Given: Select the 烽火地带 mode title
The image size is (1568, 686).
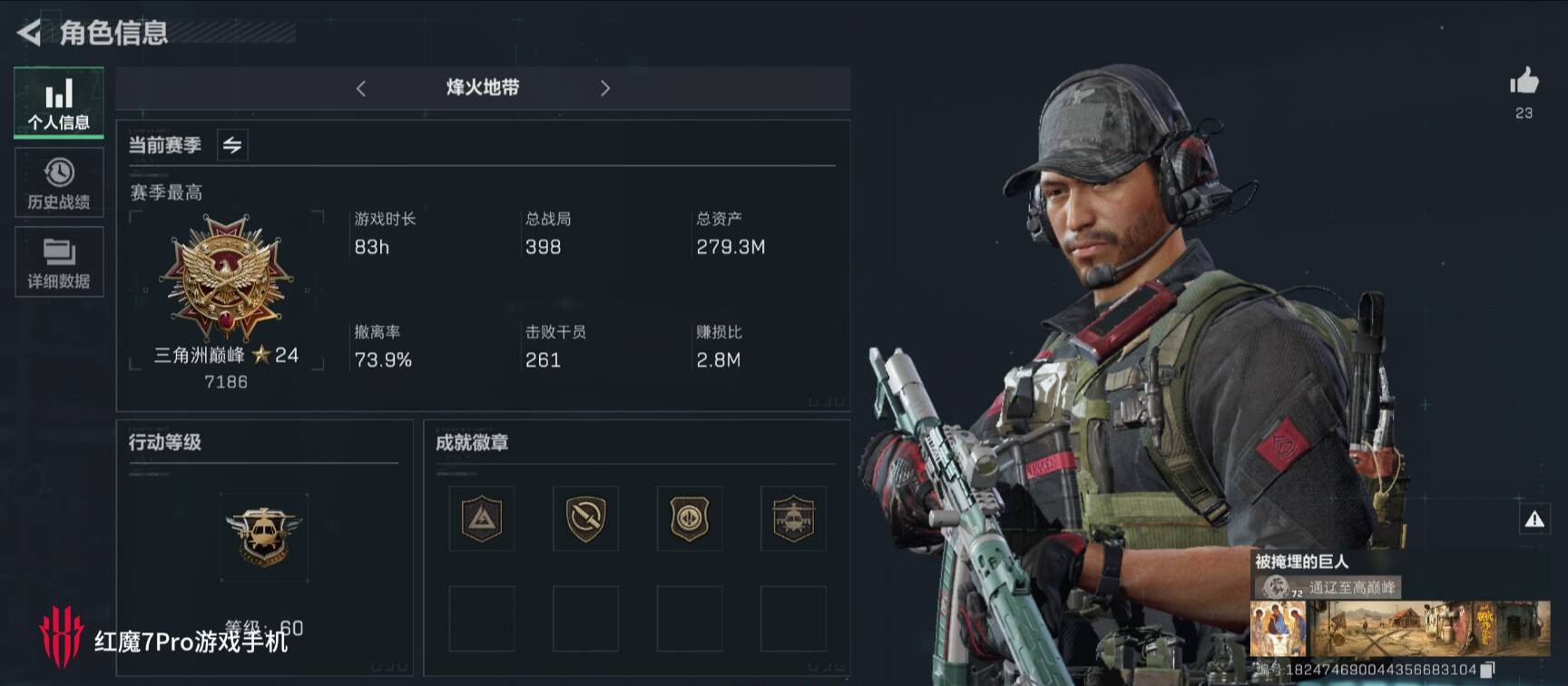Looking at the screenshot, I should coord(482,88).
